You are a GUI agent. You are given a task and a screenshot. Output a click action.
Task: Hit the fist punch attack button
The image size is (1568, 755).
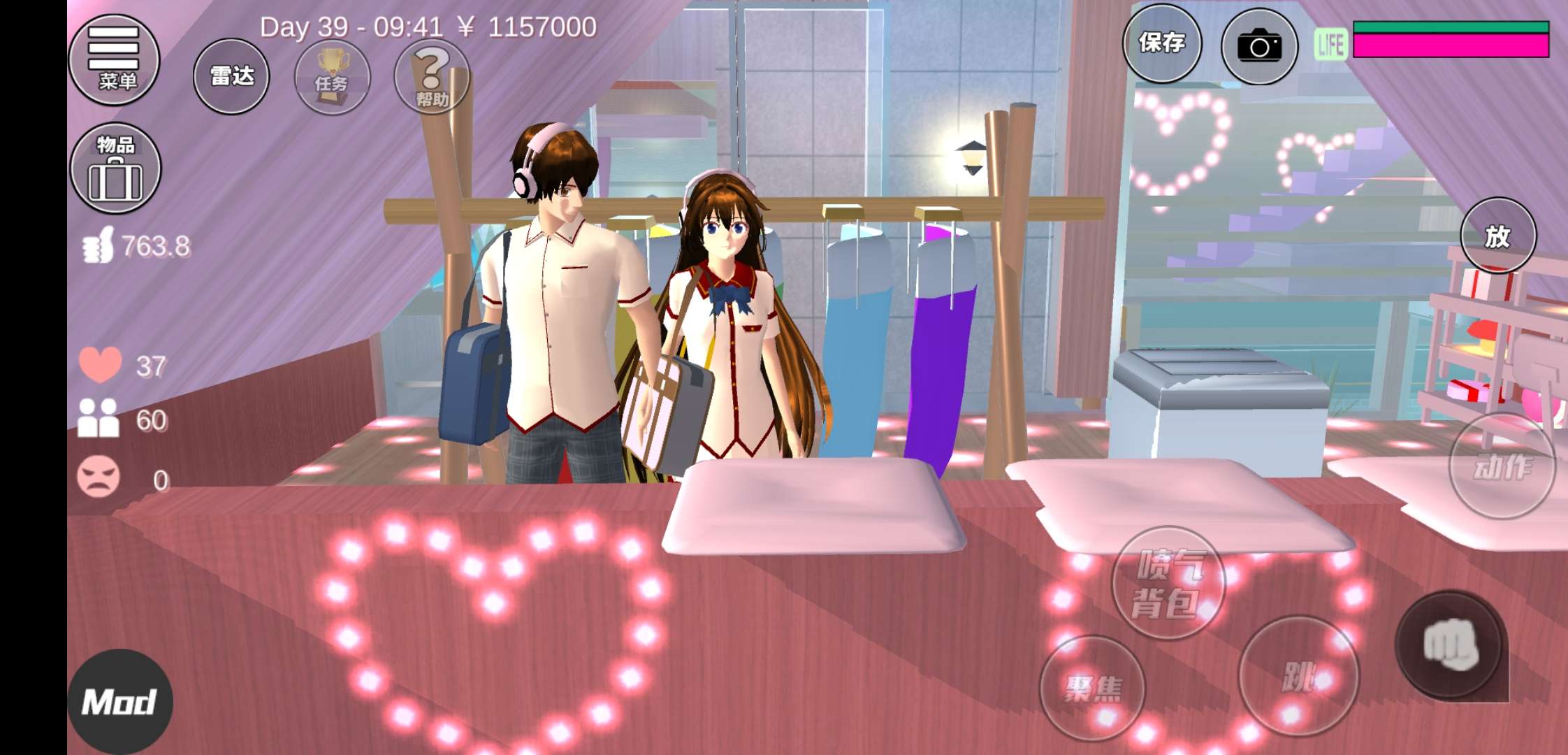coord(1451,645)
